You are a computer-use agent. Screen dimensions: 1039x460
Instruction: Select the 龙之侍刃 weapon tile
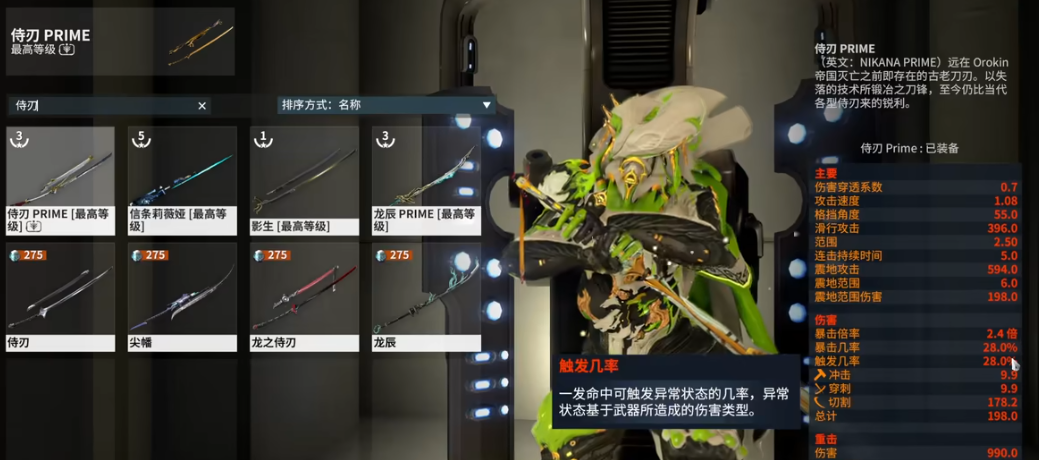(x=304, y=296)
